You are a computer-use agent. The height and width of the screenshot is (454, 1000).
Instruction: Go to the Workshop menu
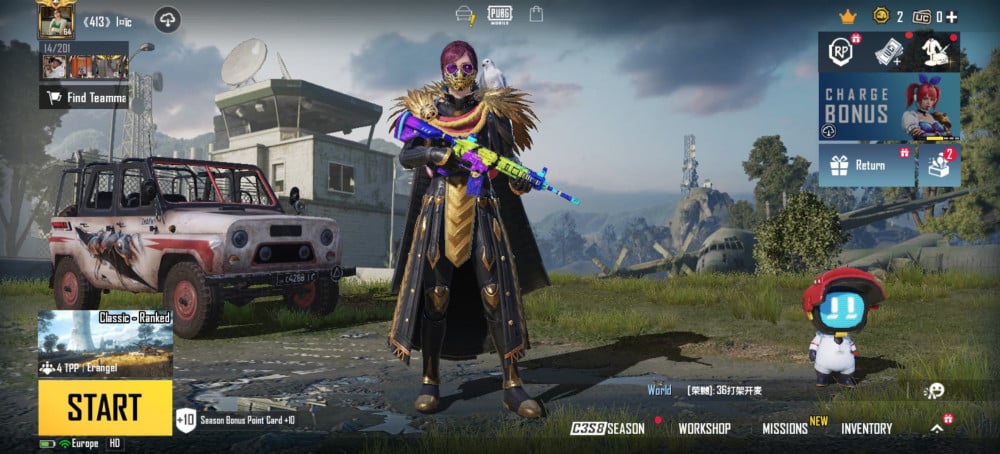704,428
